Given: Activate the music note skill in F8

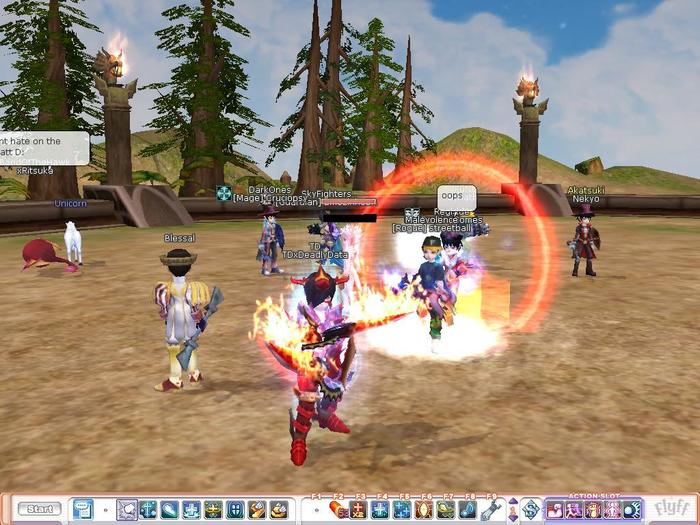Looking at the screenshot, I should pos(468,509).
